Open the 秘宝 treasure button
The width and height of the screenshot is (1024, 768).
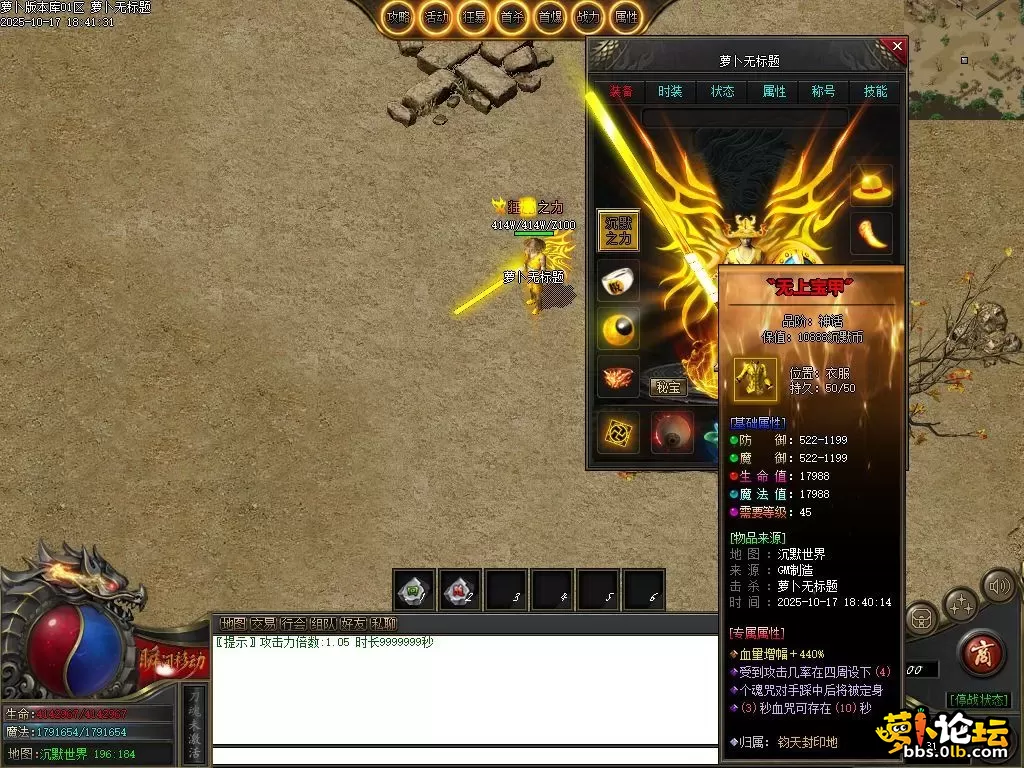pyautogui.click(x=667, y=387)
